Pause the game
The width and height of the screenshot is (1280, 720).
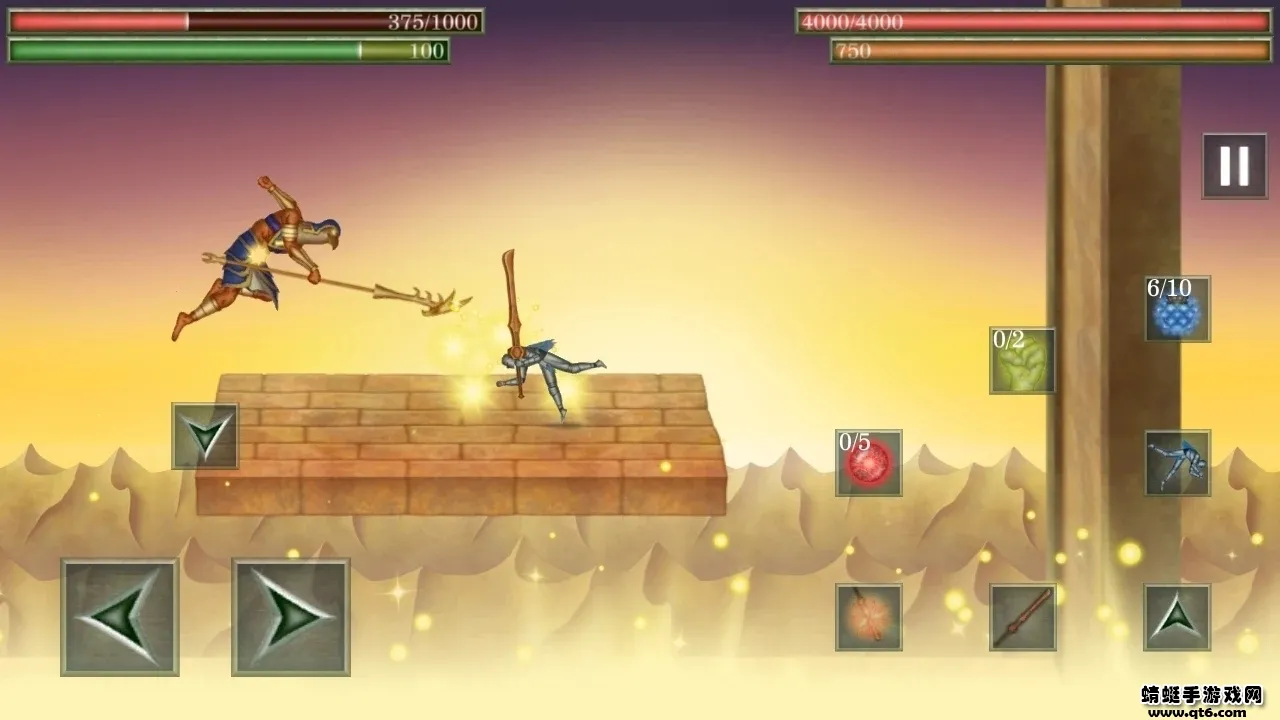pos(1234,166)
